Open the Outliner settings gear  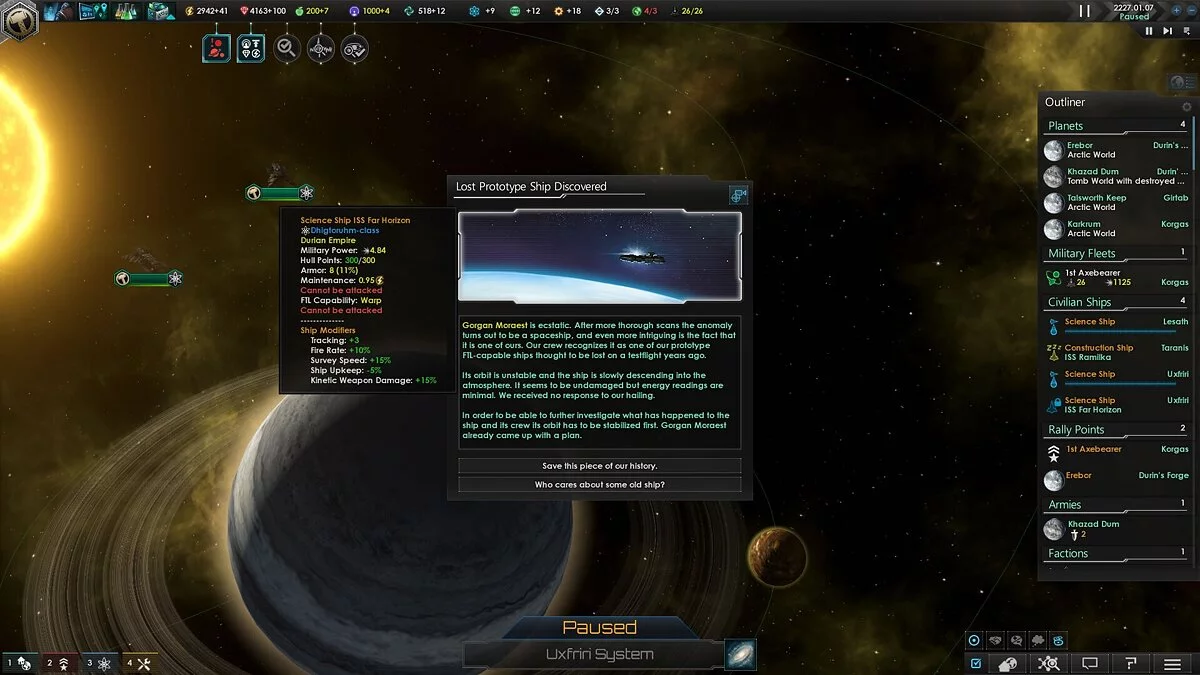[x=1187, y=107]
